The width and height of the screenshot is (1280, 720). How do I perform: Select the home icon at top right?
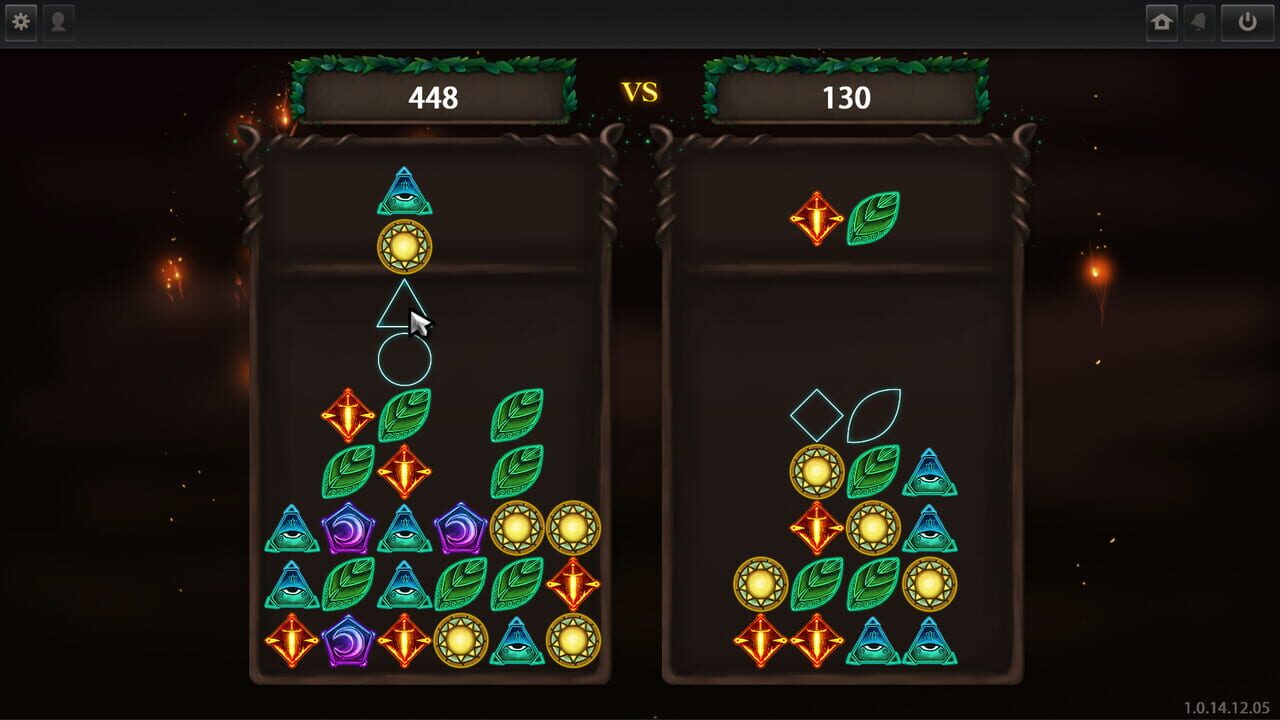[1163, 21]
